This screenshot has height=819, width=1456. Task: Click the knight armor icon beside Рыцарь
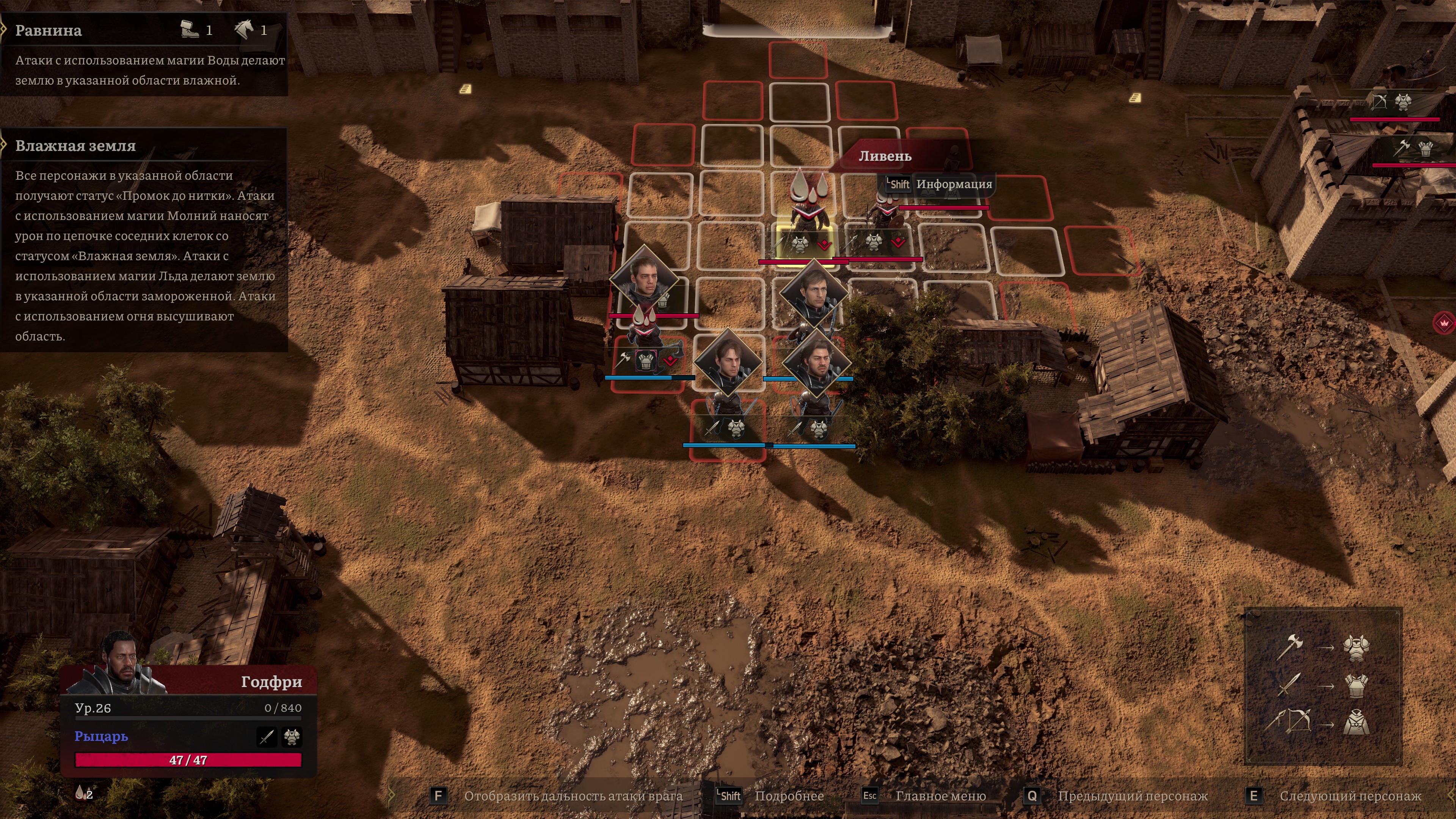coord(292,736)
